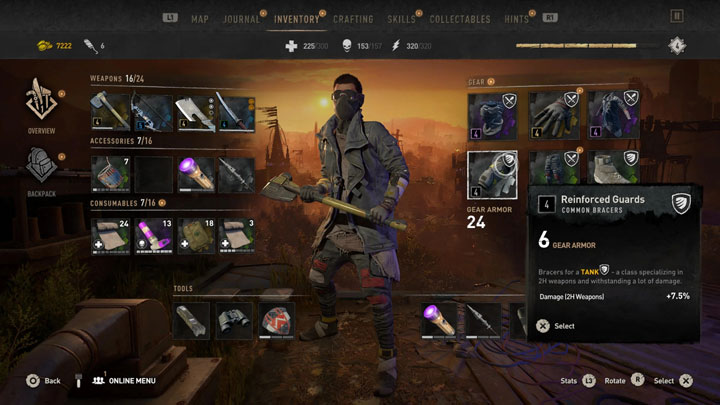Switch to the Crafting tab
The width and height of the screenshot is (720, 405).
tap(352, 19)
